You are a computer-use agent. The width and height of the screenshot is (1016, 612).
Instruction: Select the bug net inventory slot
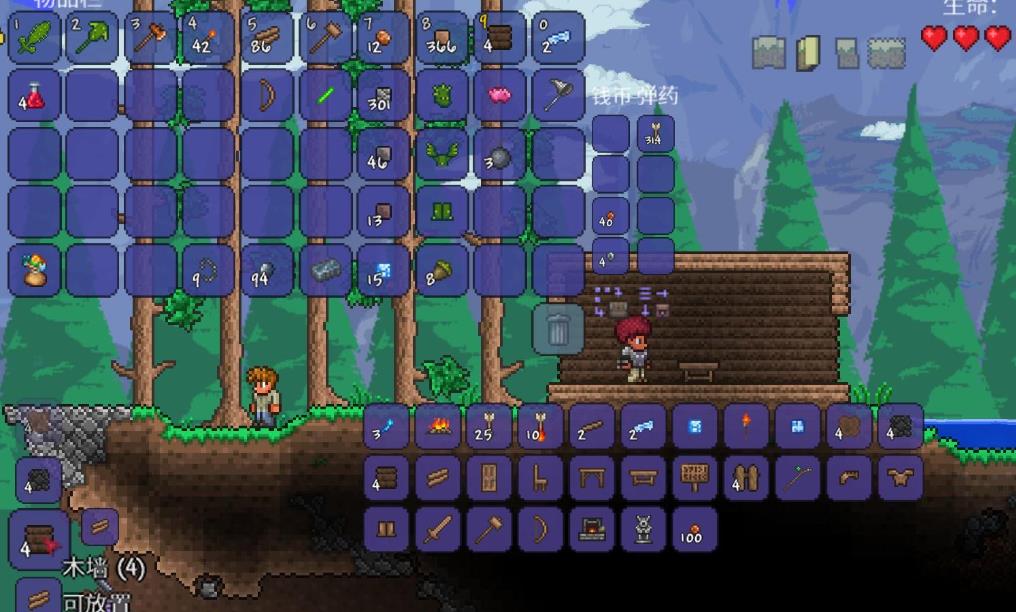point(558,96)
